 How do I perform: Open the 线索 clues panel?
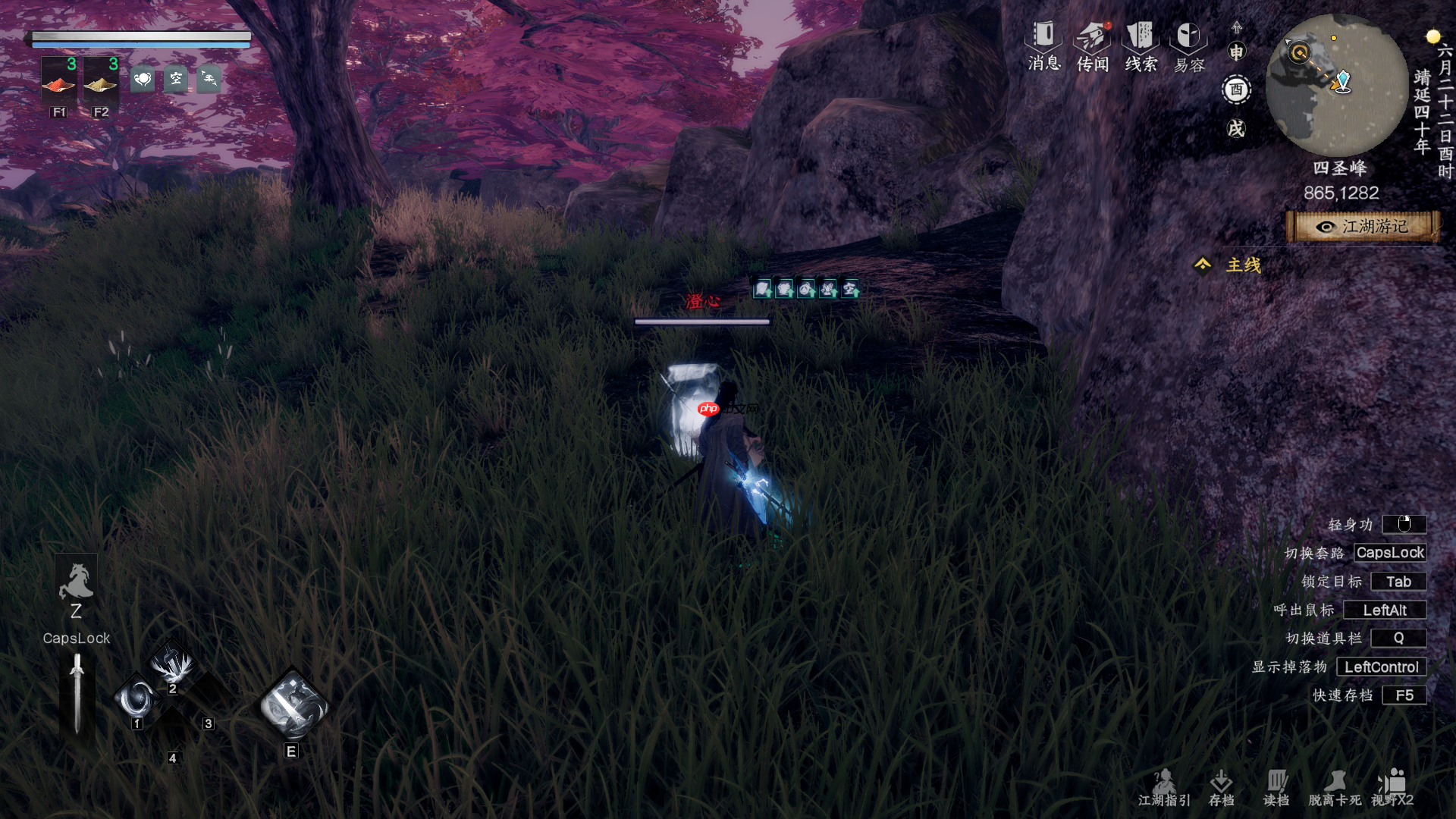(x=1141, y=45)
